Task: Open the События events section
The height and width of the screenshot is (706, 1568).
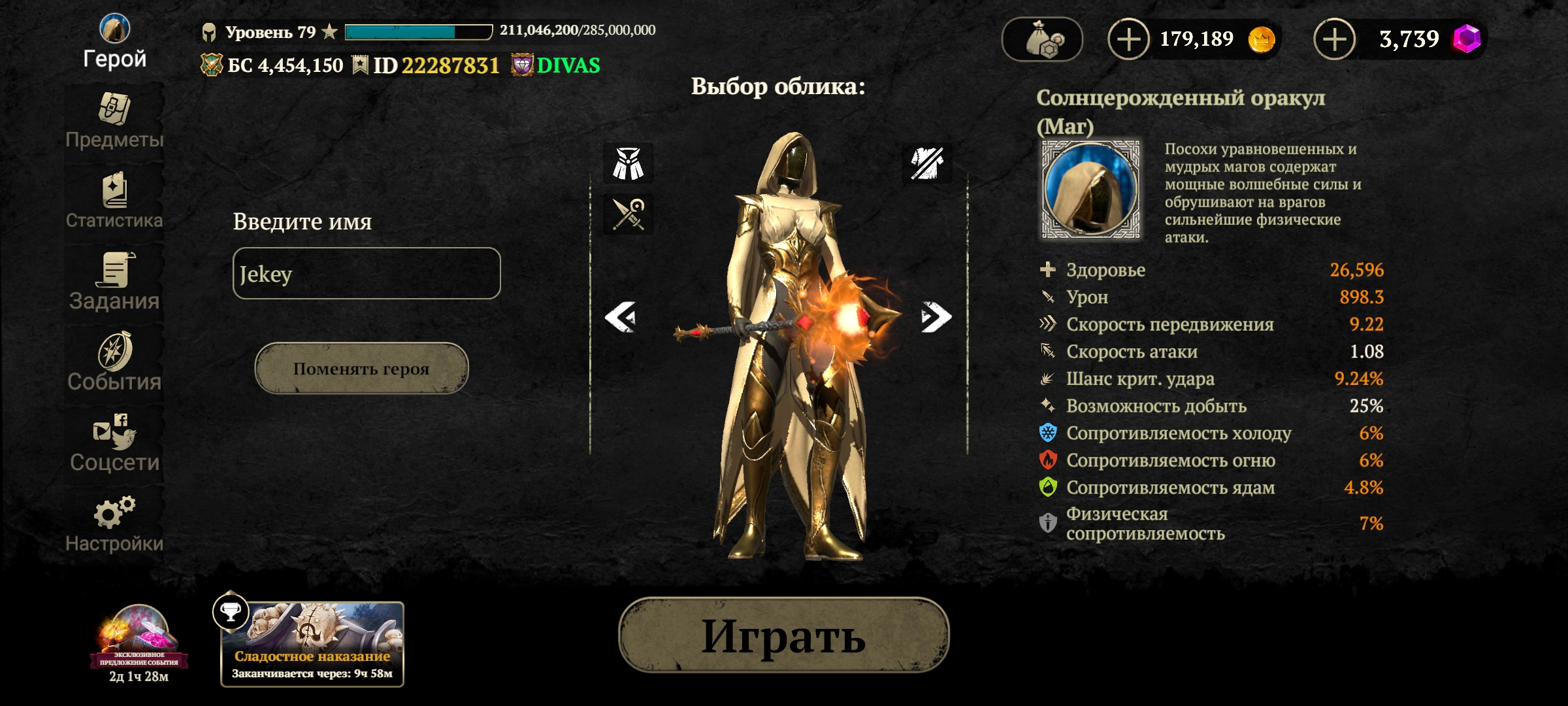Action: coord(114,363)
